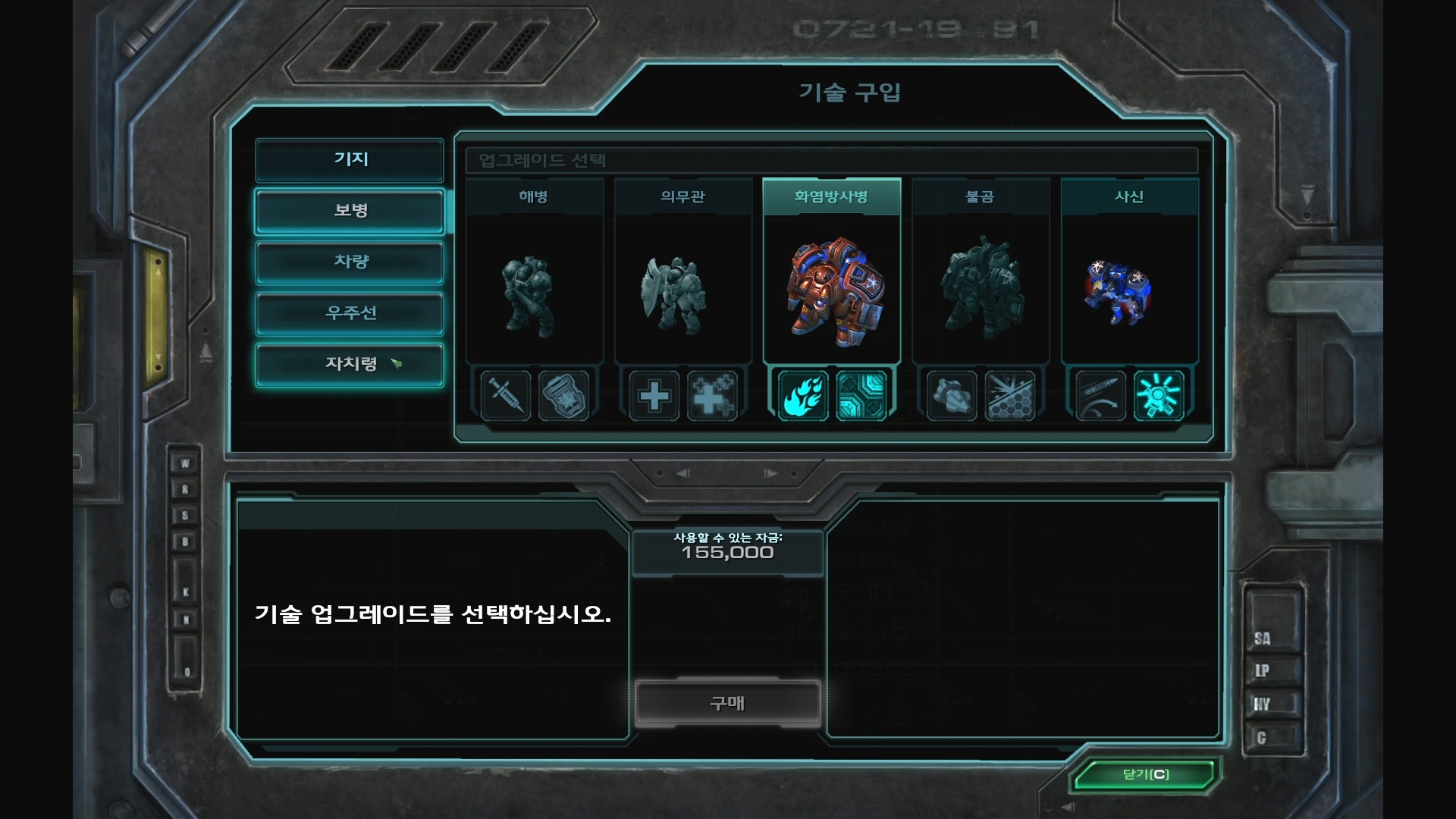The image size is (1456, 819).
Task: Show the 우주선 category tab
Action: tap(350, 312)
